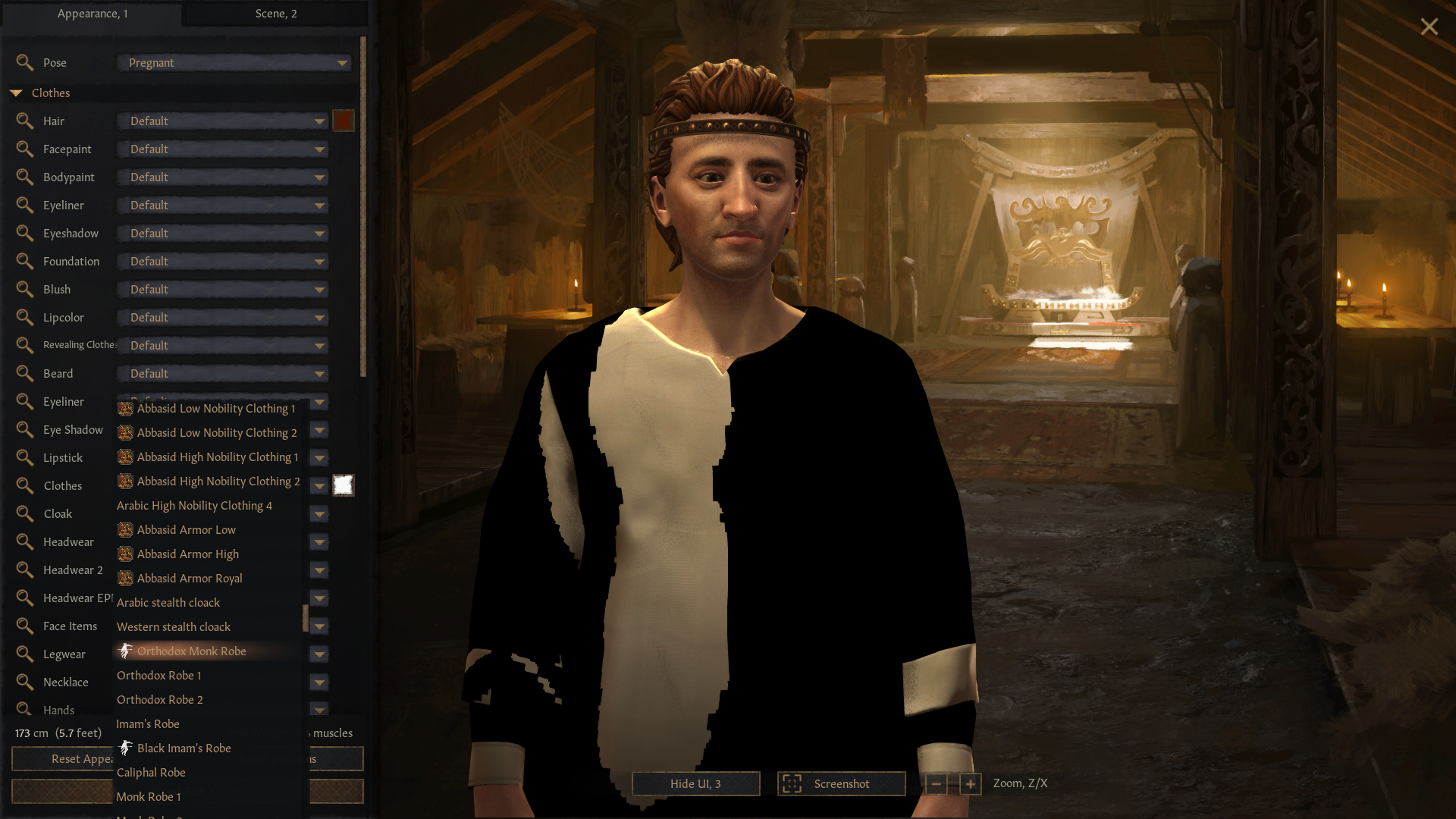Click the Beard row search magnifier icon

coord(25,373)
